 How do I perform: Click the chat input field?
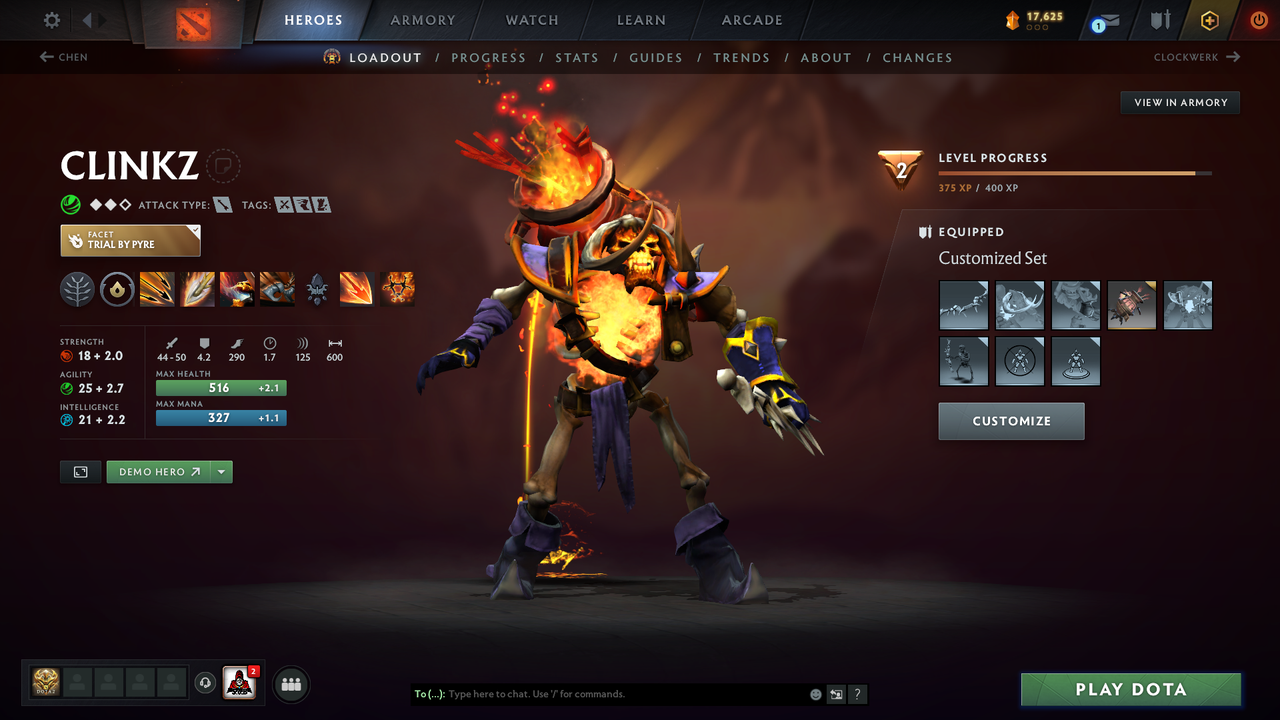(620, 693)
